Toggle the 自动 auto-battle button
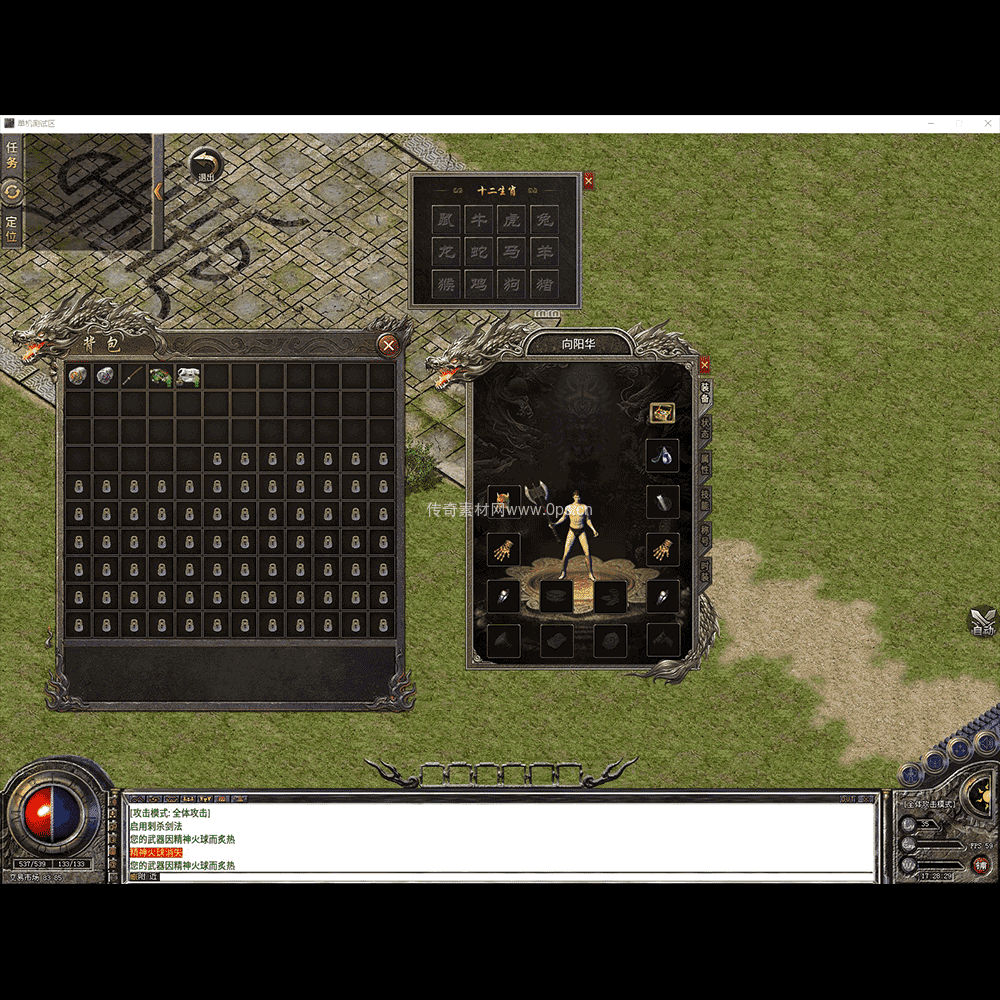The width and height of the screenshot is (1000, 1000). point(983,622)
